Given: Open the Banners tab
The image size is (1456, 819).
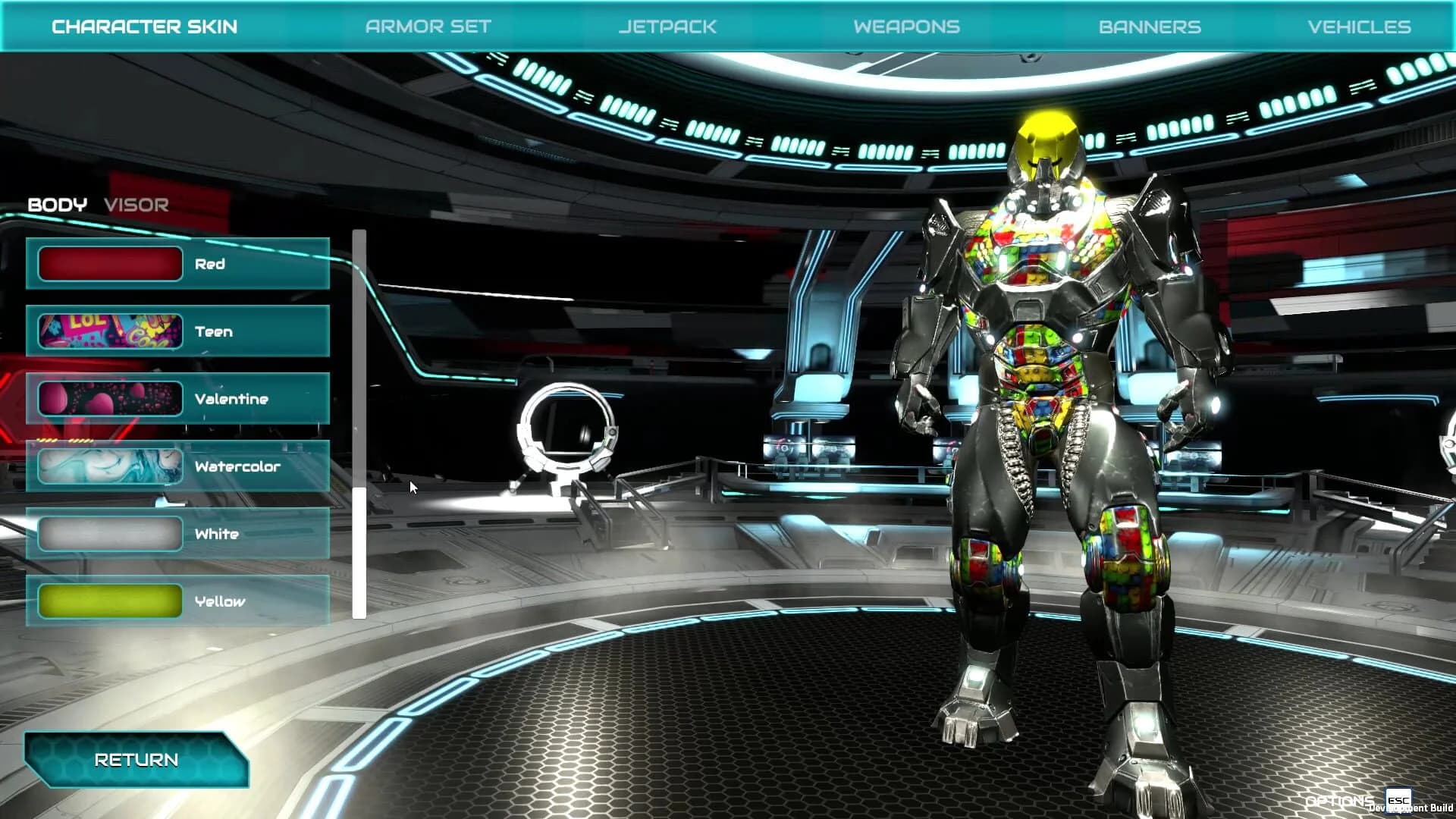Looking at the screenshot, I should (x=1149, y=26).
